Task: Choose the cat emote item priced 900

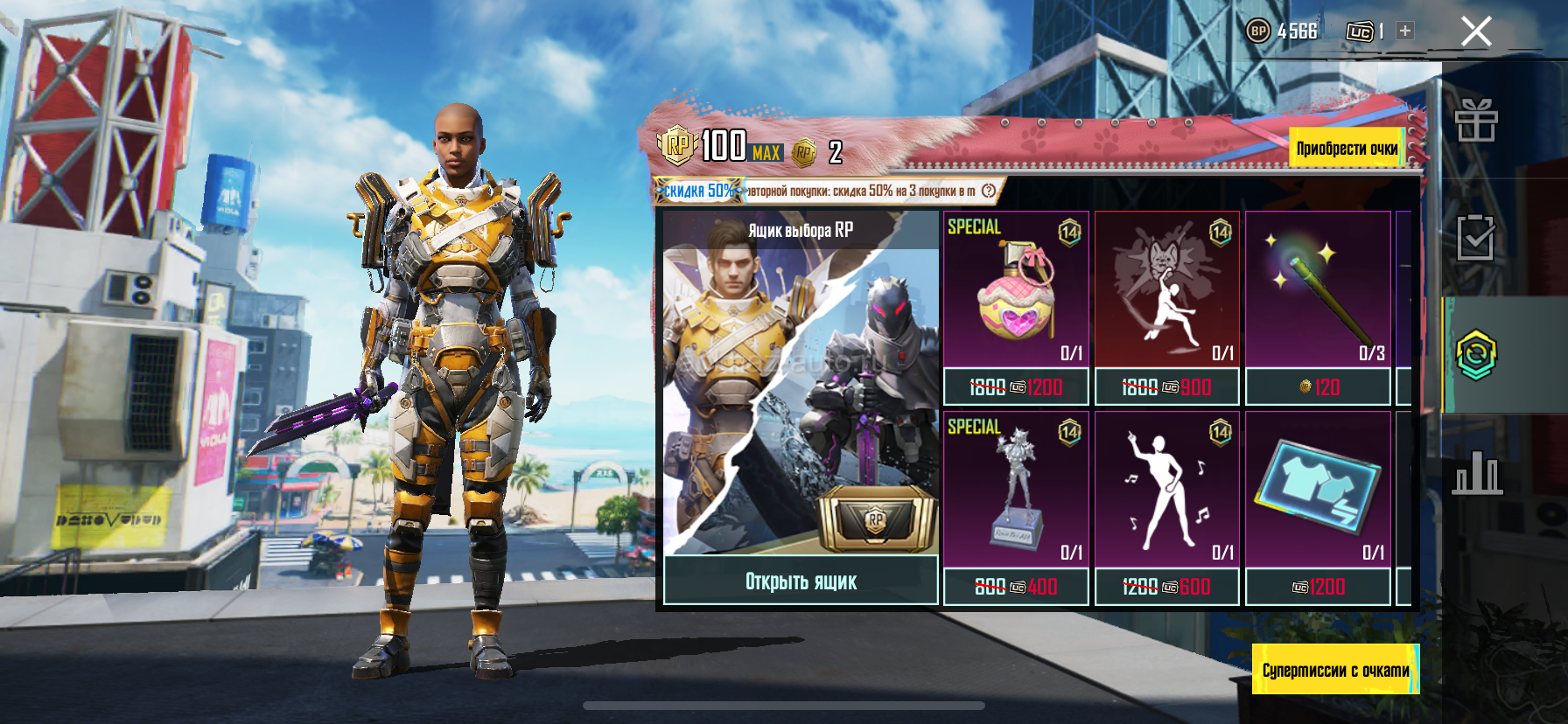Action: (1166, 293)
